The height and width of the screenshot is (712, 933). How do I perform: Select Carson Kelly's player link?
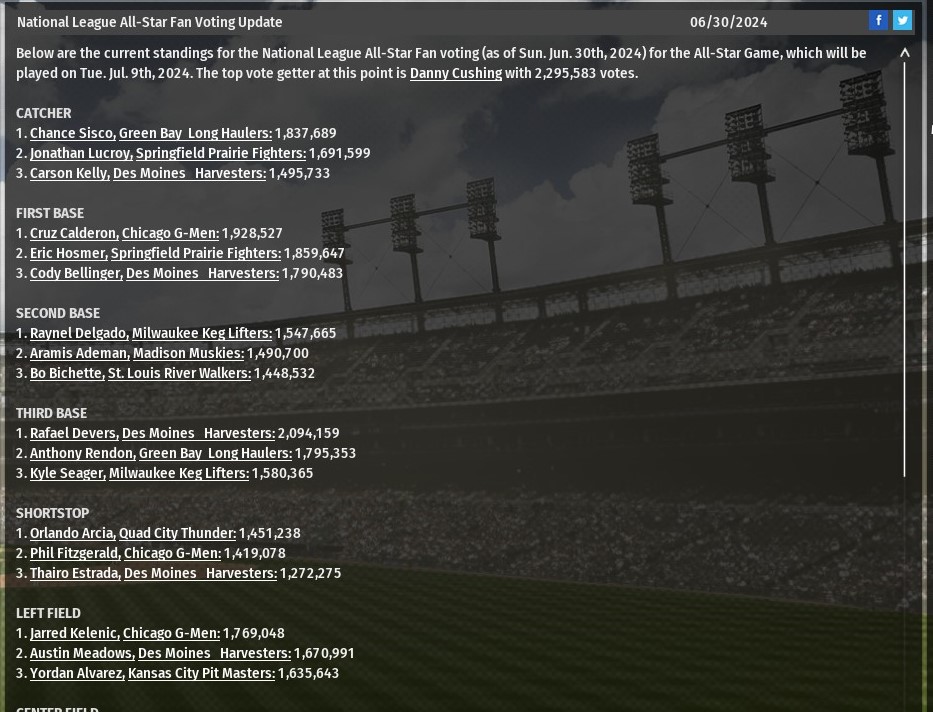[x=68, y=173]
